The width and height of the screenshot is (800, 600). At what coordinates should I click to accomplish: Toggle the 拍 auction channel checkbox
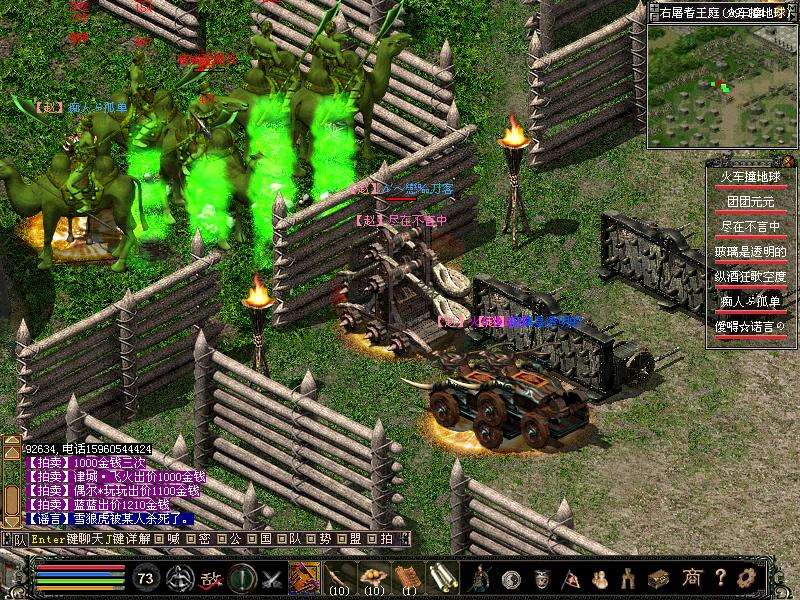[x=370, y=539]
